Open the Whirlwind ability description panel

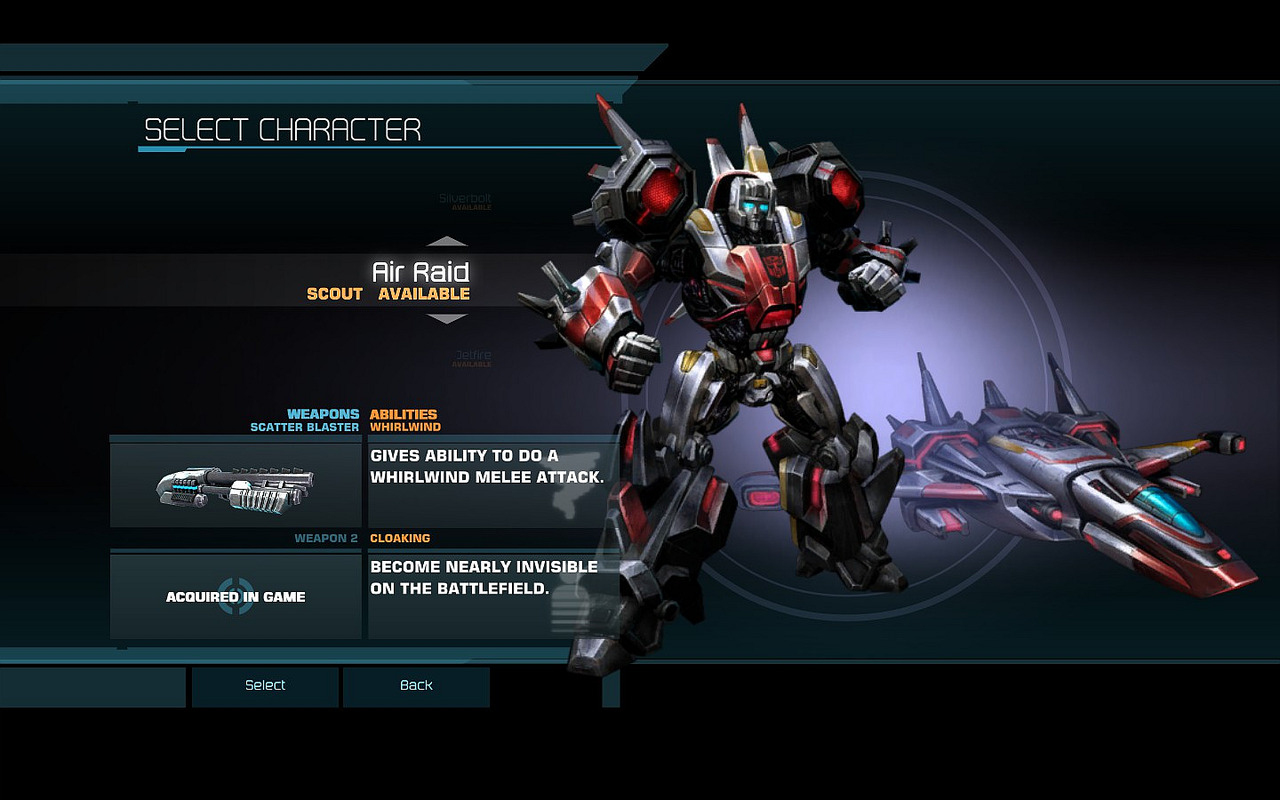tap(488, 485)
